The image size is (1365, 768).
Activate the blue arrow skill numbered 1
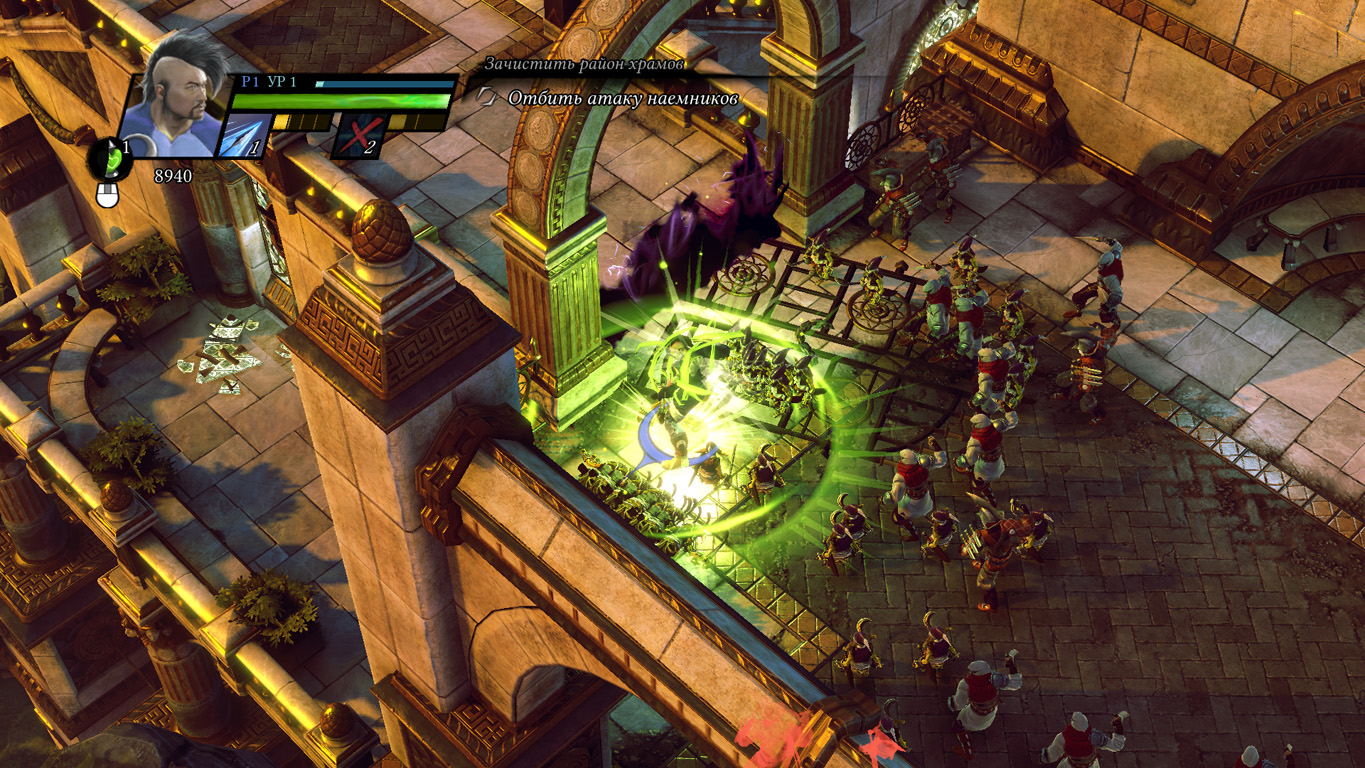245,136
